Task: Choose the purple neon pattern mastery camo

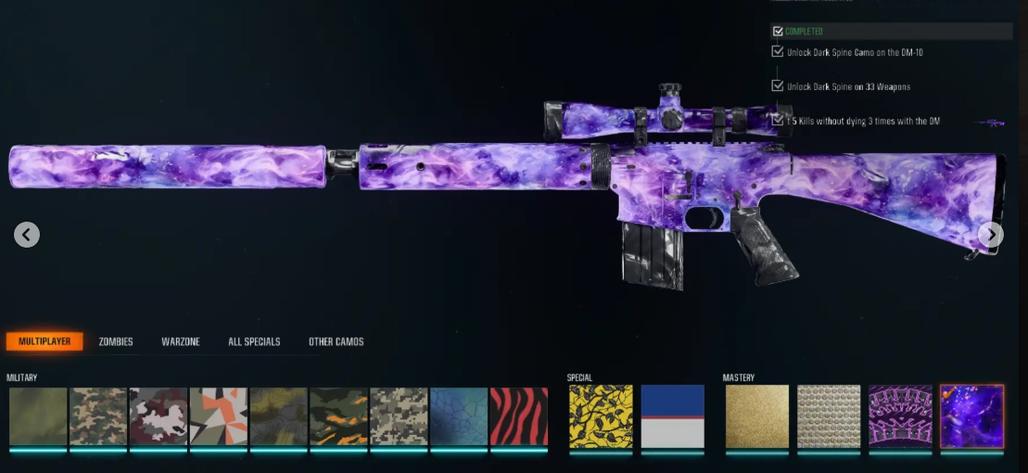Action: coord(900,416)
